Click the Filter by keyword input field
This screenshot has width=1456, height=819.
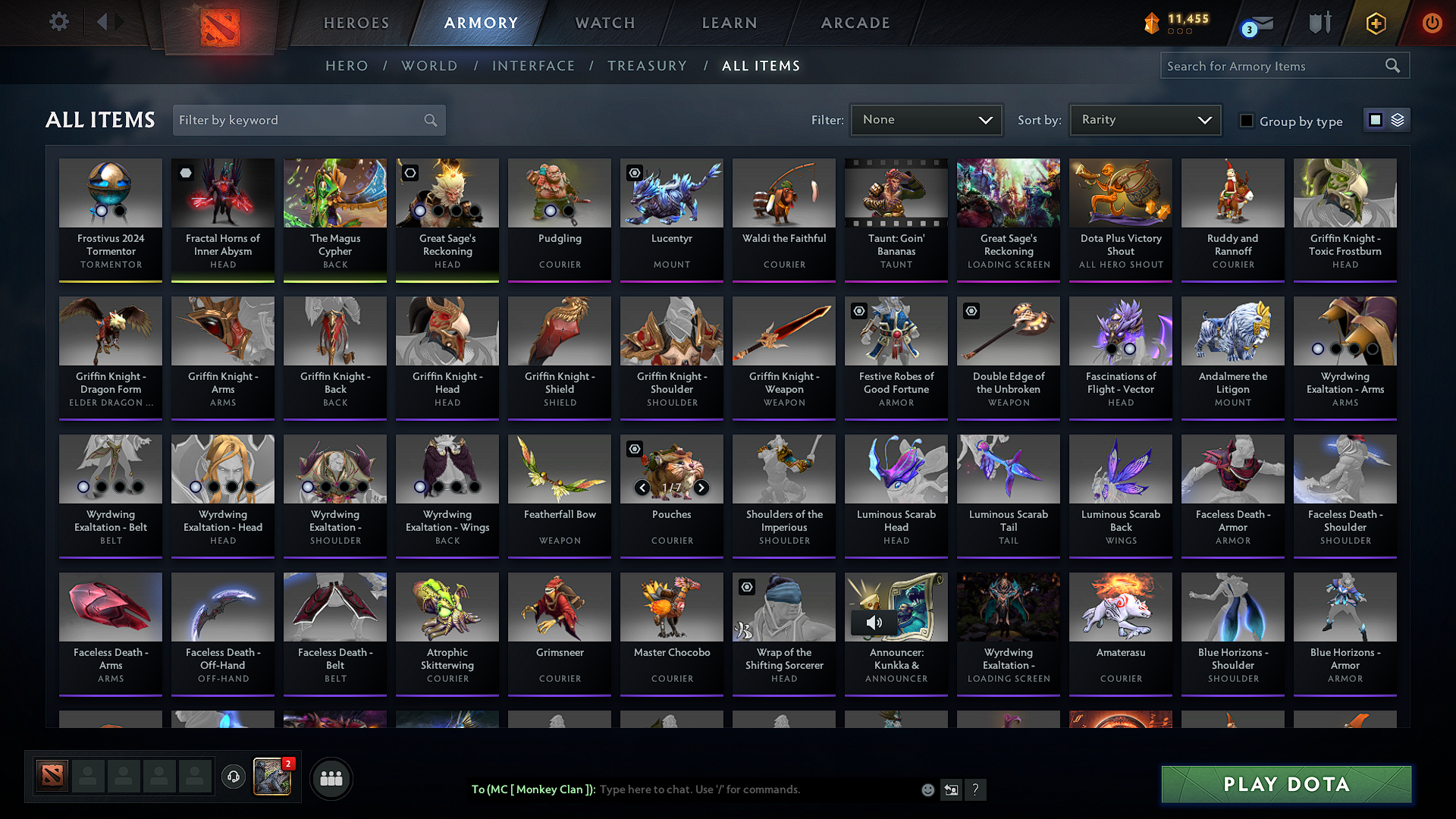pyautogui.click(x=296, y=120)
